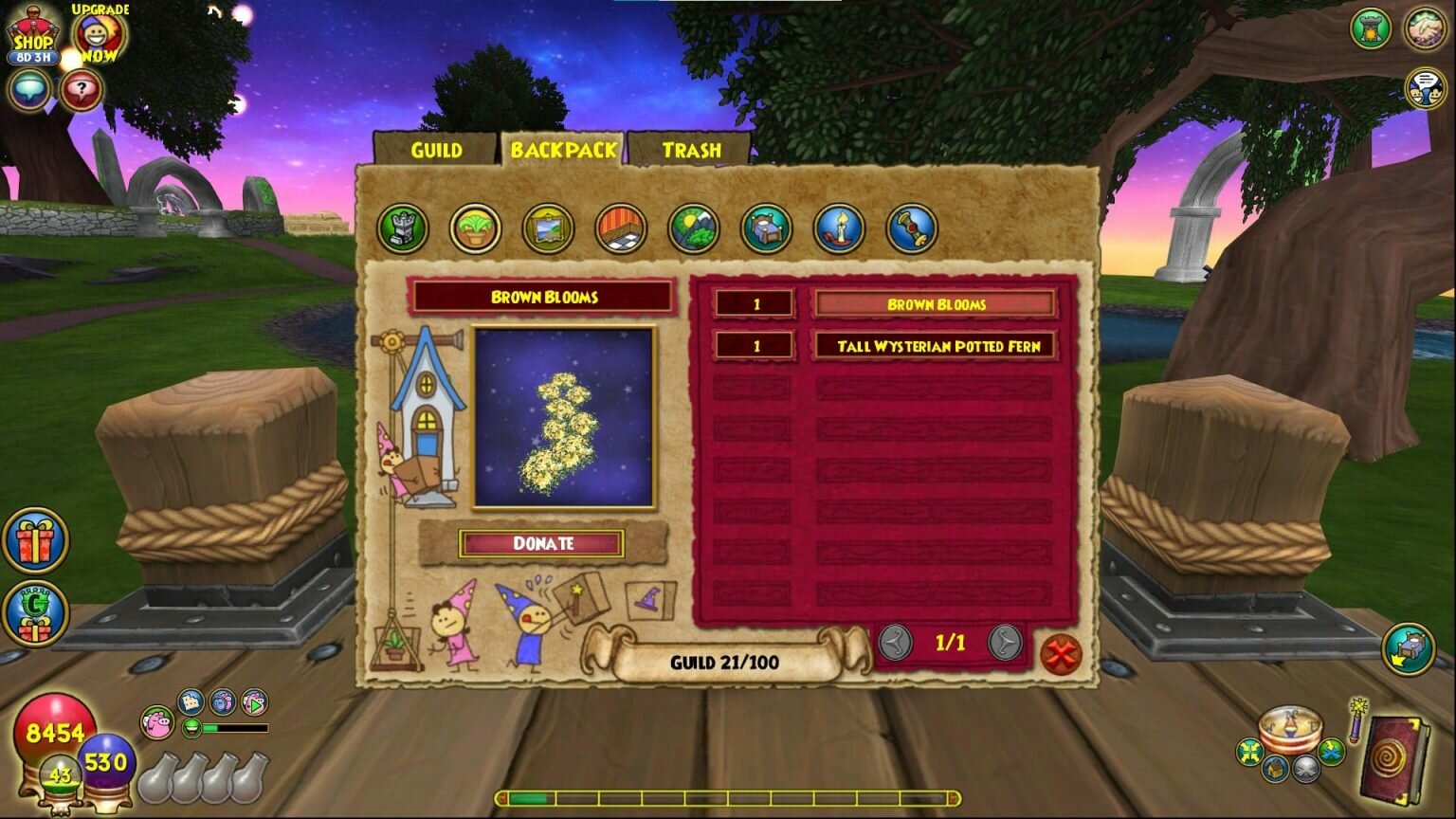Switch to the Guild tab
This screenshot has width=1456, height=819.
(x=436, y=150)
